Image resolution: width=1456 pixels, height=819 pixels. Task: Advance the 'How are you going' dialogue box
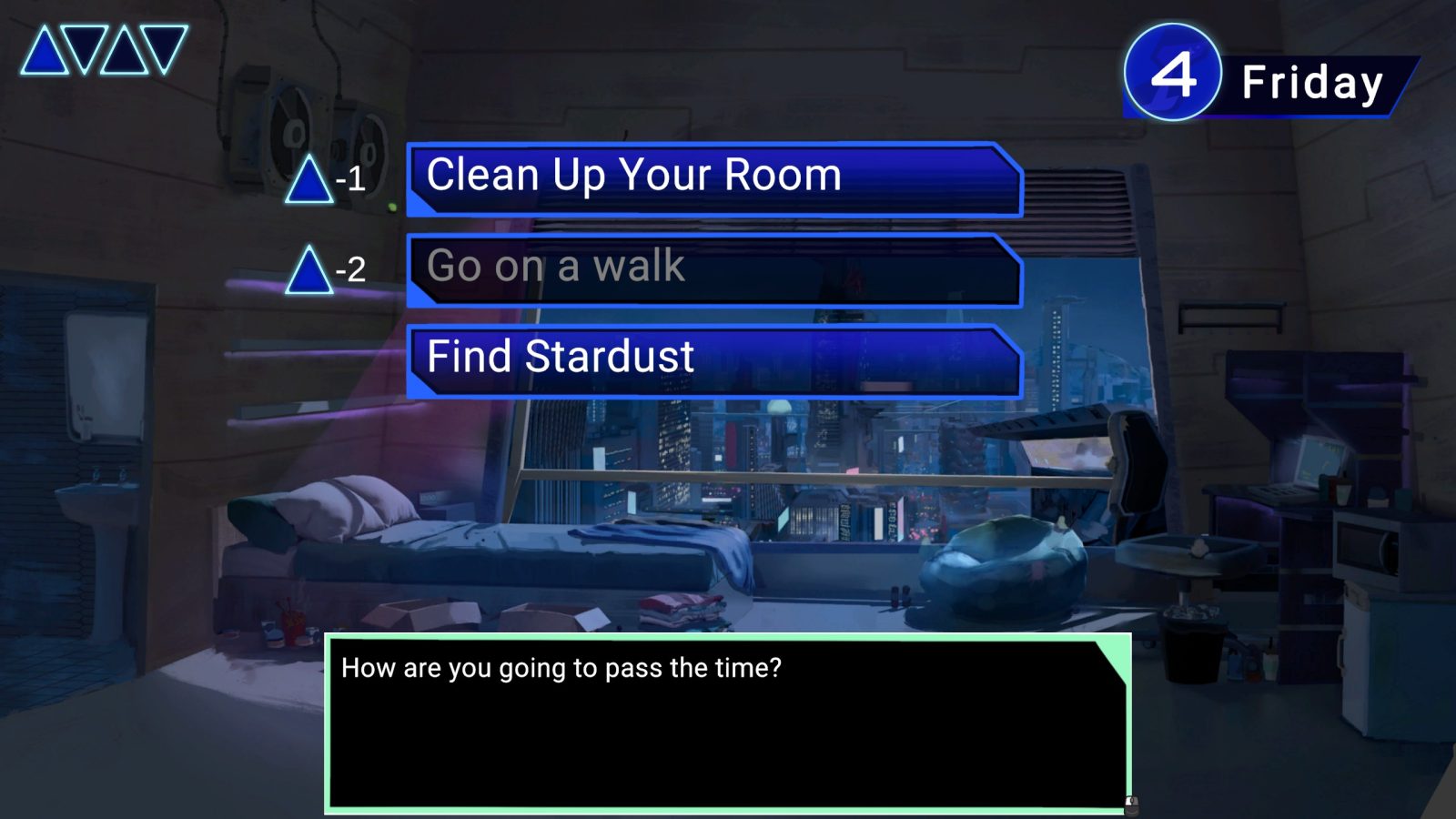[x=727, y=722]
